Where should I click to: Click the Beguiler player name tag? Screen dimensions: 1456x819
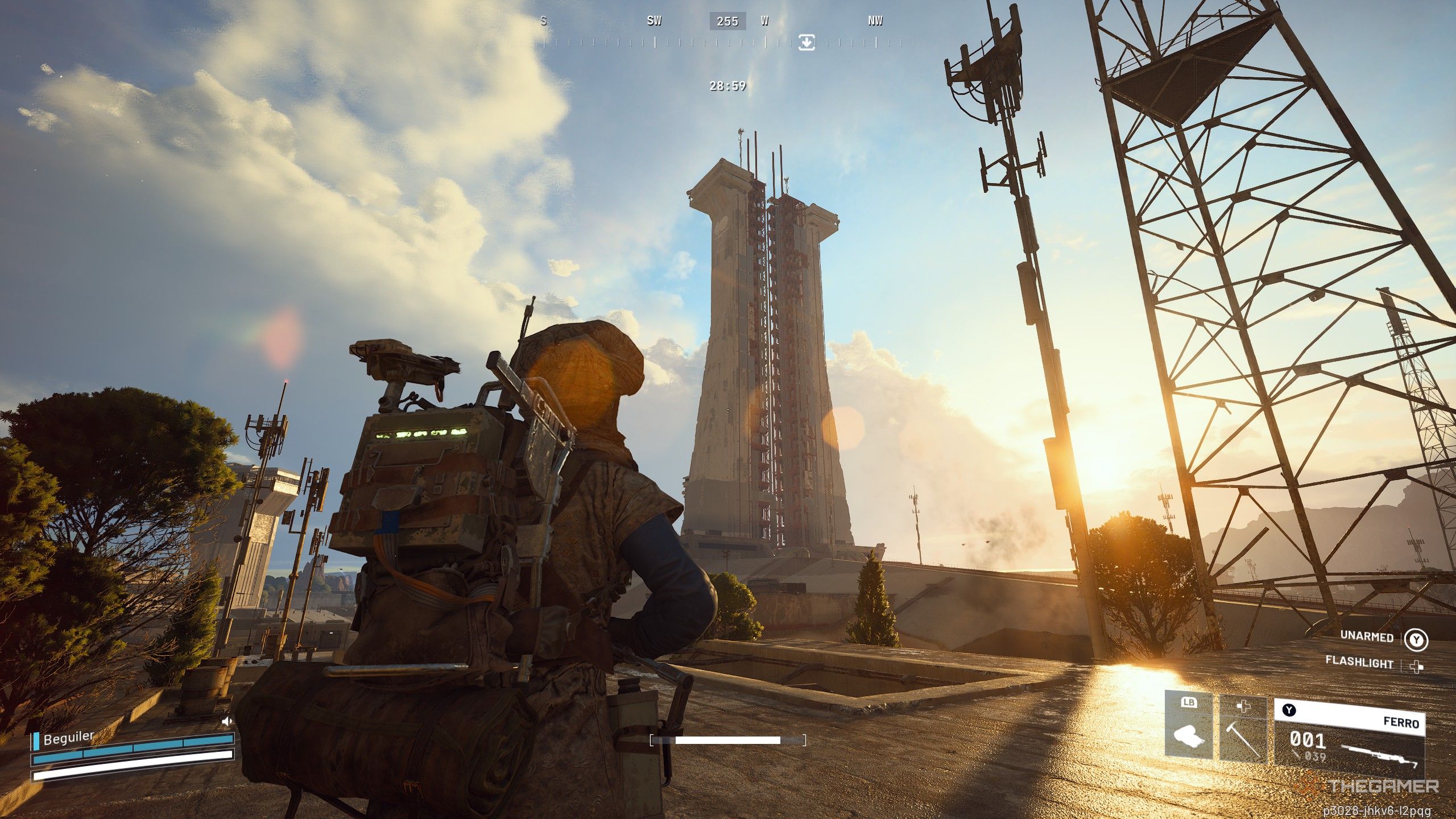68,738
